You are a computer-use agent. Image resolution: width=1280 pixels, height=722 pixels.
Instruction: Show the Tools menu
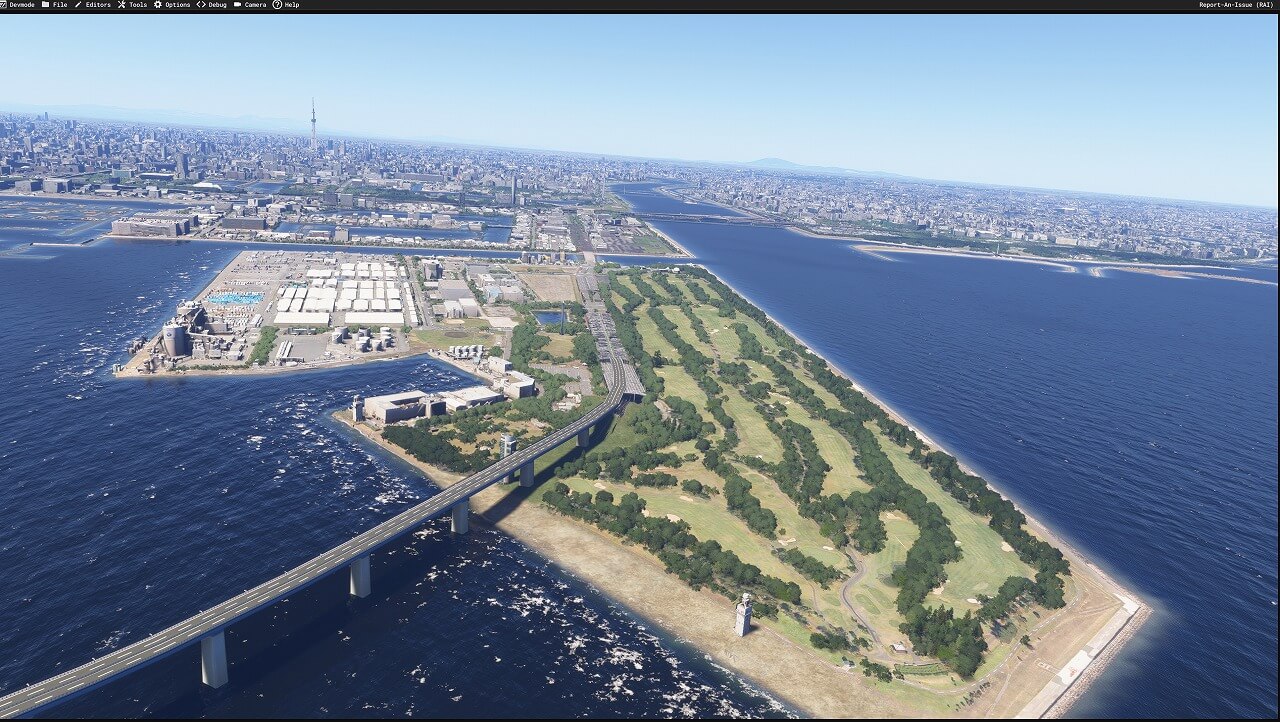[x=133, y=5]
